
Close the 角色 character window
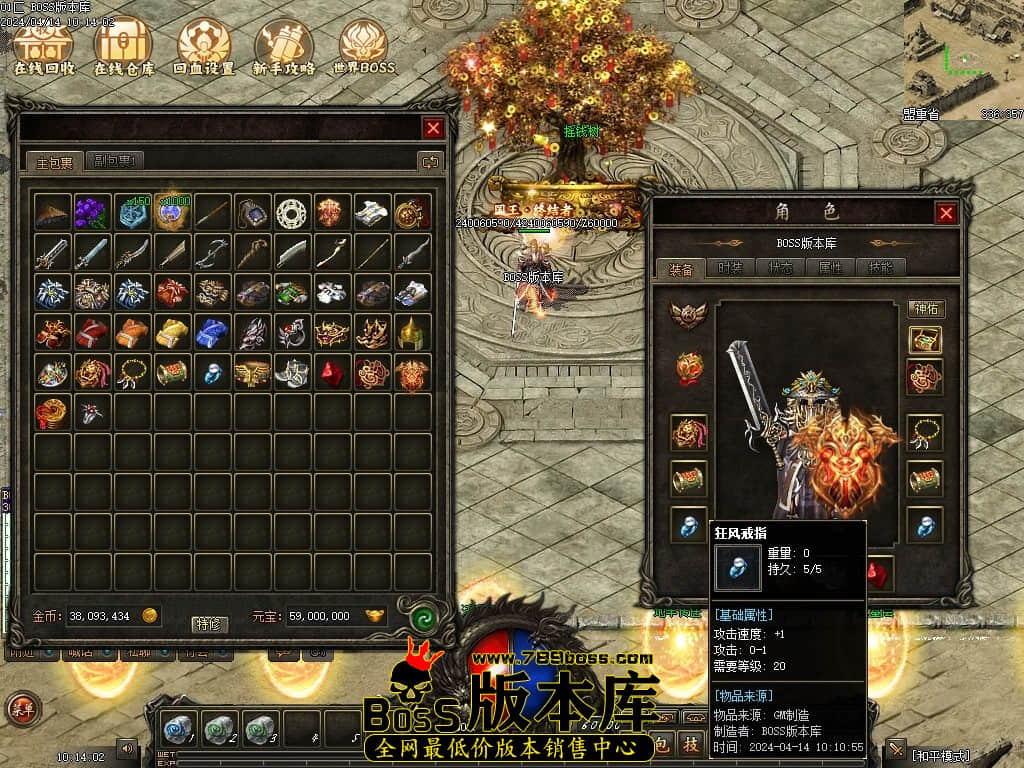click(946, 213)
